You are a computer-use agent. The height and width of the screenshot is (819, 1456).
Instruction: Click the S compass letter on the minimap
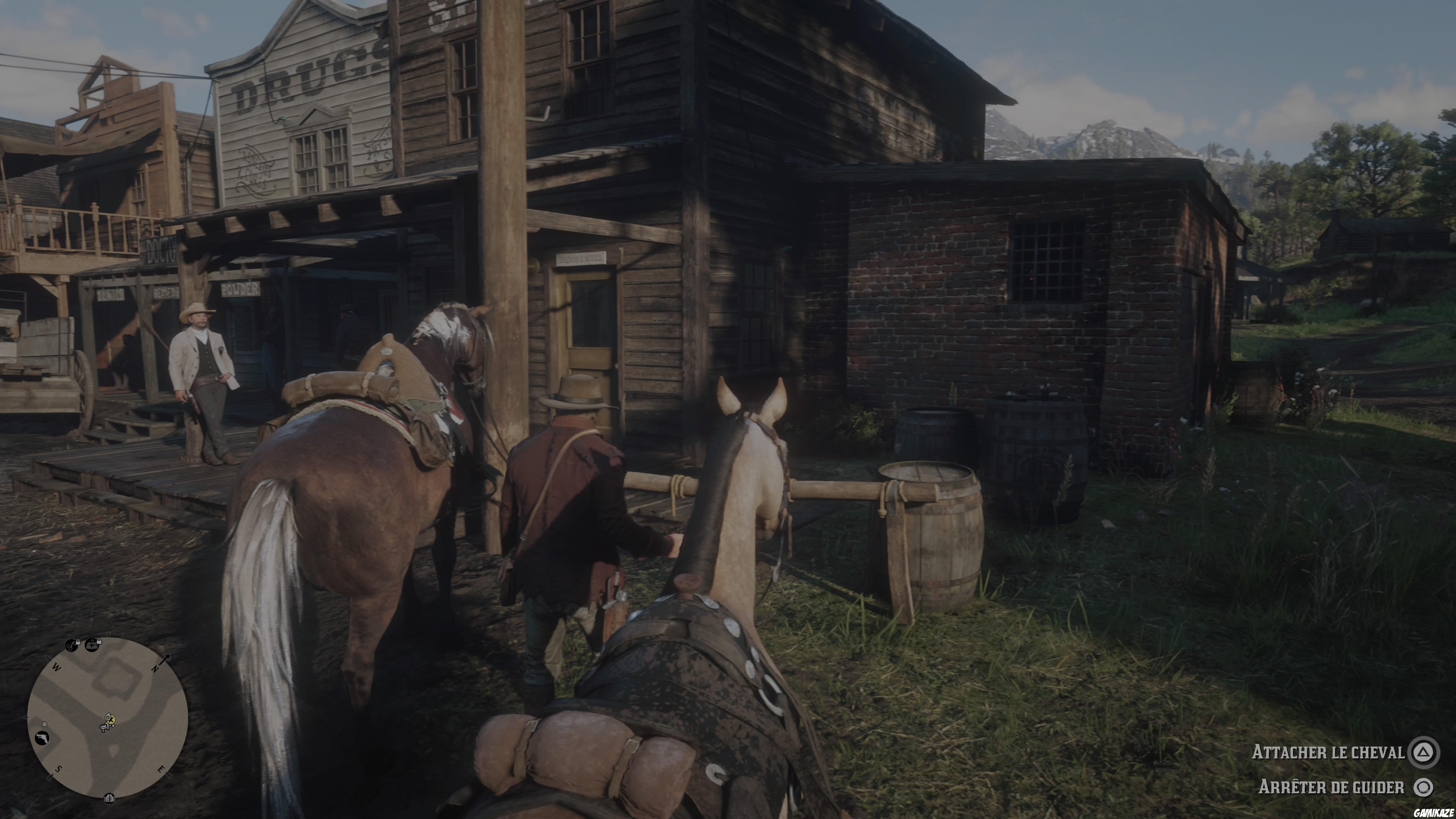pos(59,769)
